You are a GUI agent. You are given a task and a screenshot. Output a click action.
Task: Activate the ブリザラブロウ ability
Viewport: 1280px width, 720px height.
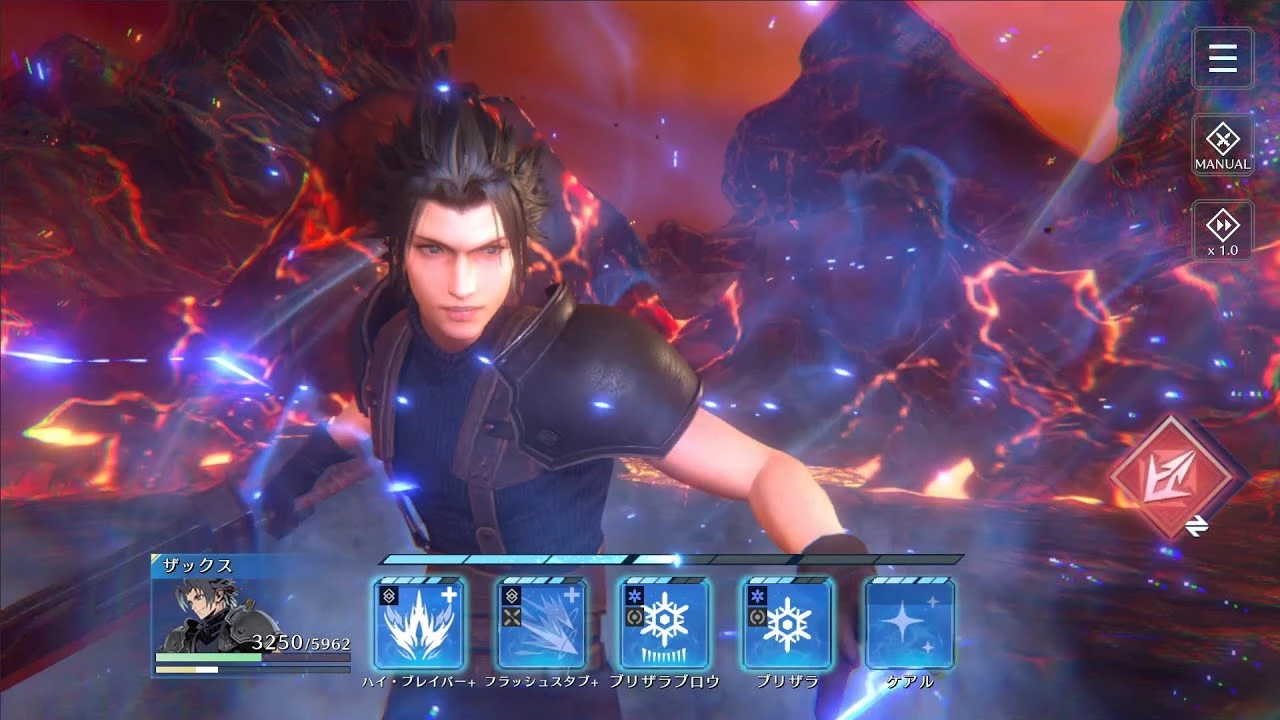click(x=663, y=628)
